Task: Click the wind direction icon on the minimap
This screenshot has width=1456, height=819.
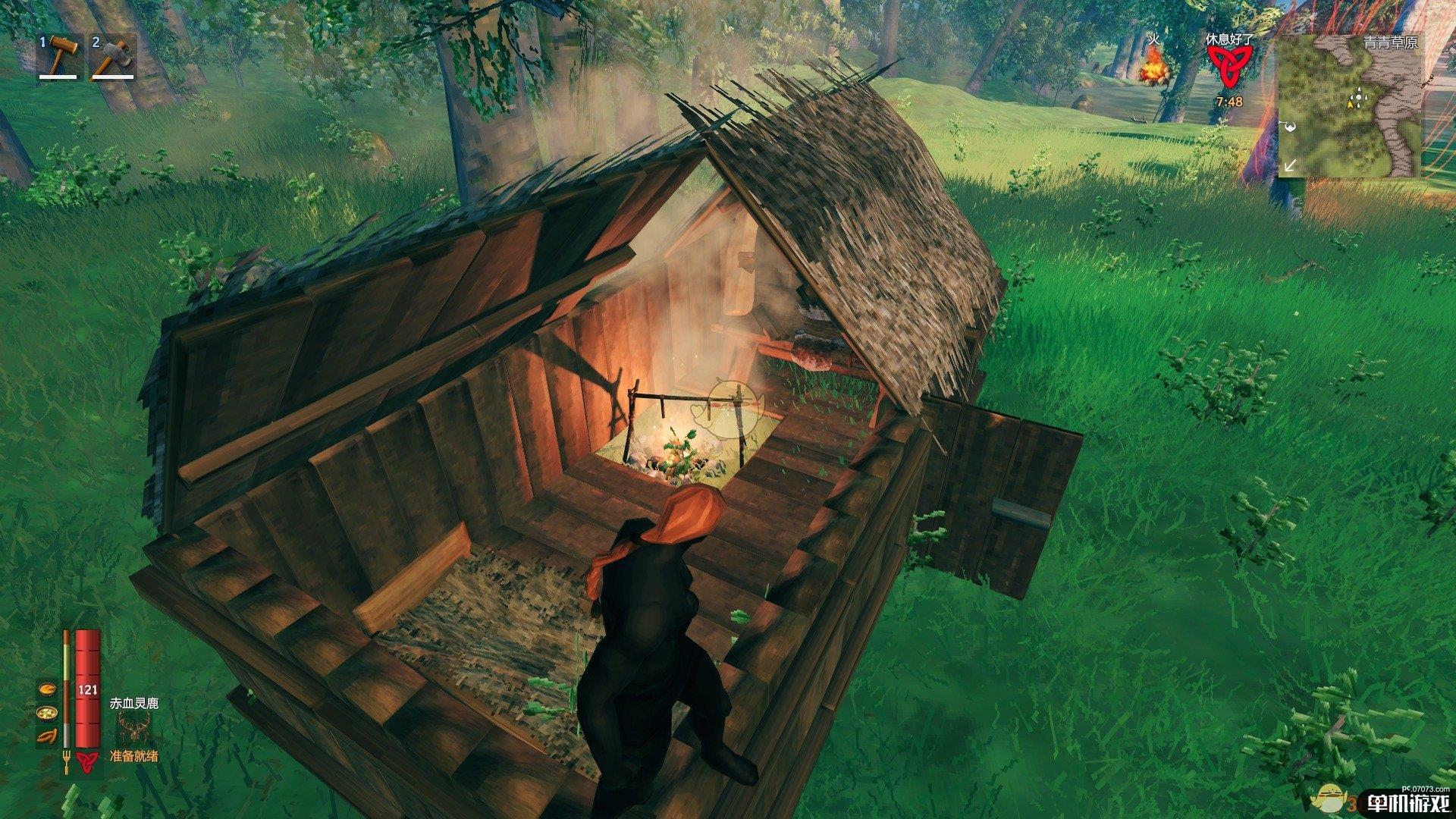Action: 1291,127
